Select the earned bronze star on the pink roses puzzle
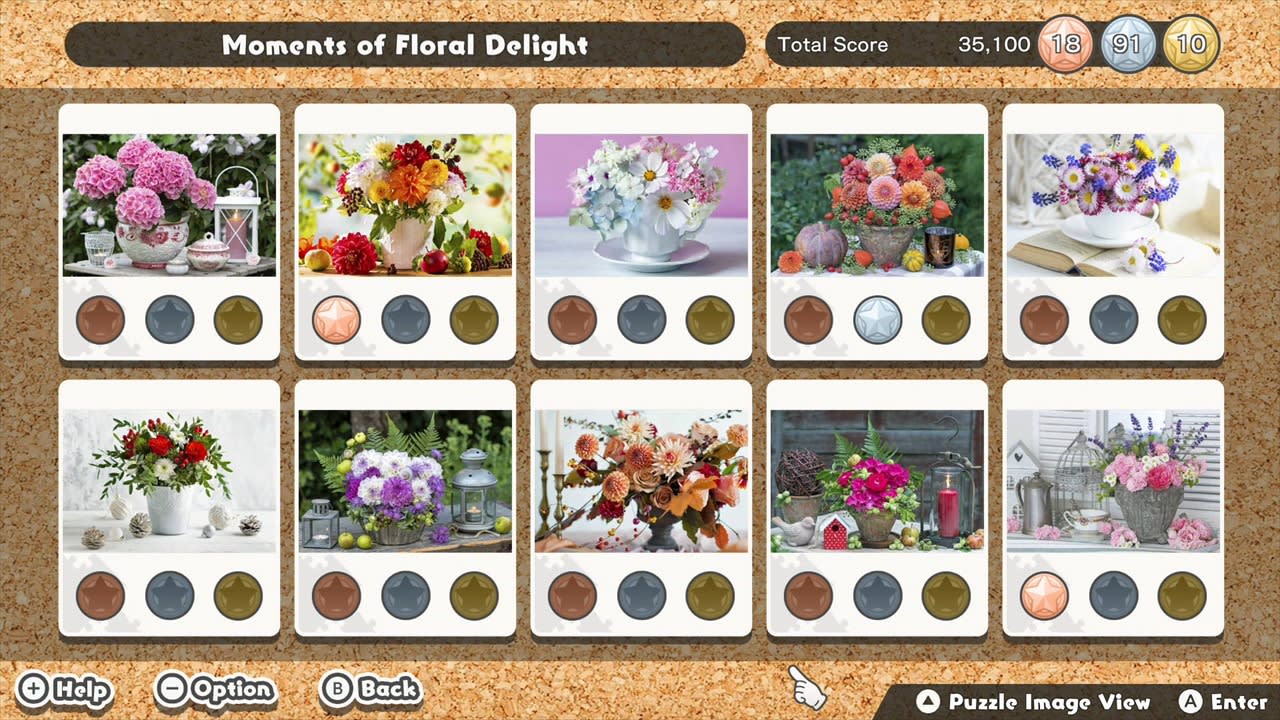Viewport: 1280px width, 720px height. (x=1045, y=595)
